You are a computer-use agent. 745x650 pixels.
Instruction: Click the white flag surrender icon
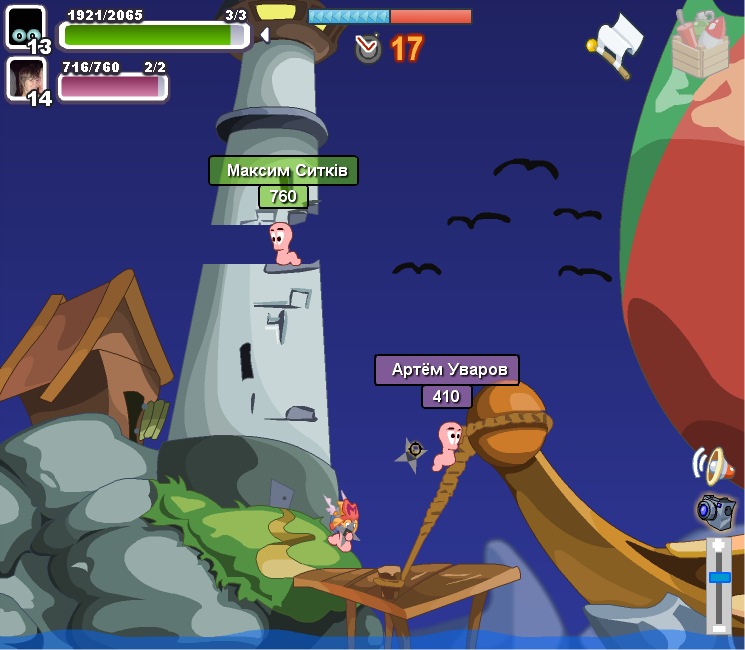click(617, 43)
